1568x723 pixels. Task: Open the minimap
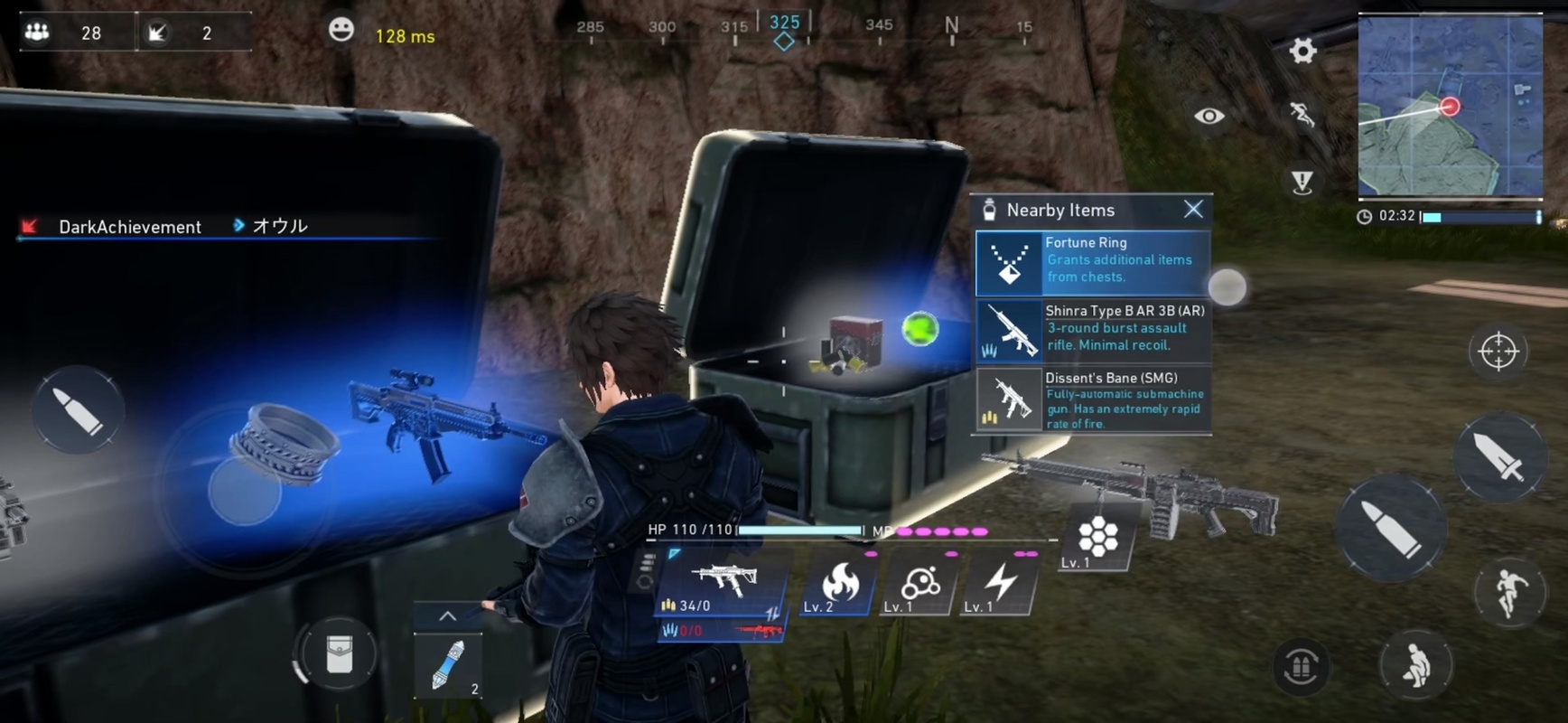1450,106
